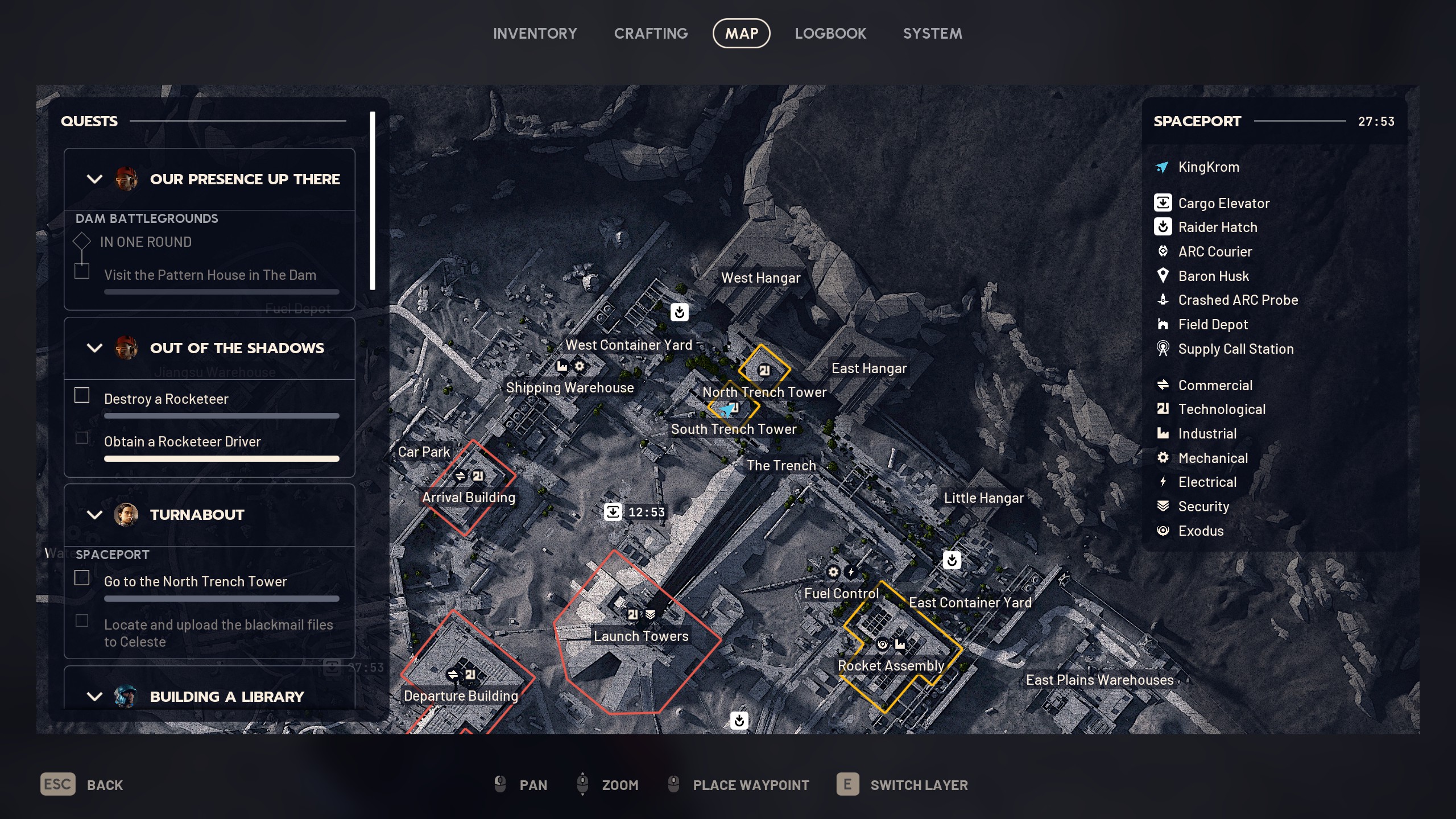Collapse the Turnabout quest entry
1456x819 pixels.
(94, 515)
